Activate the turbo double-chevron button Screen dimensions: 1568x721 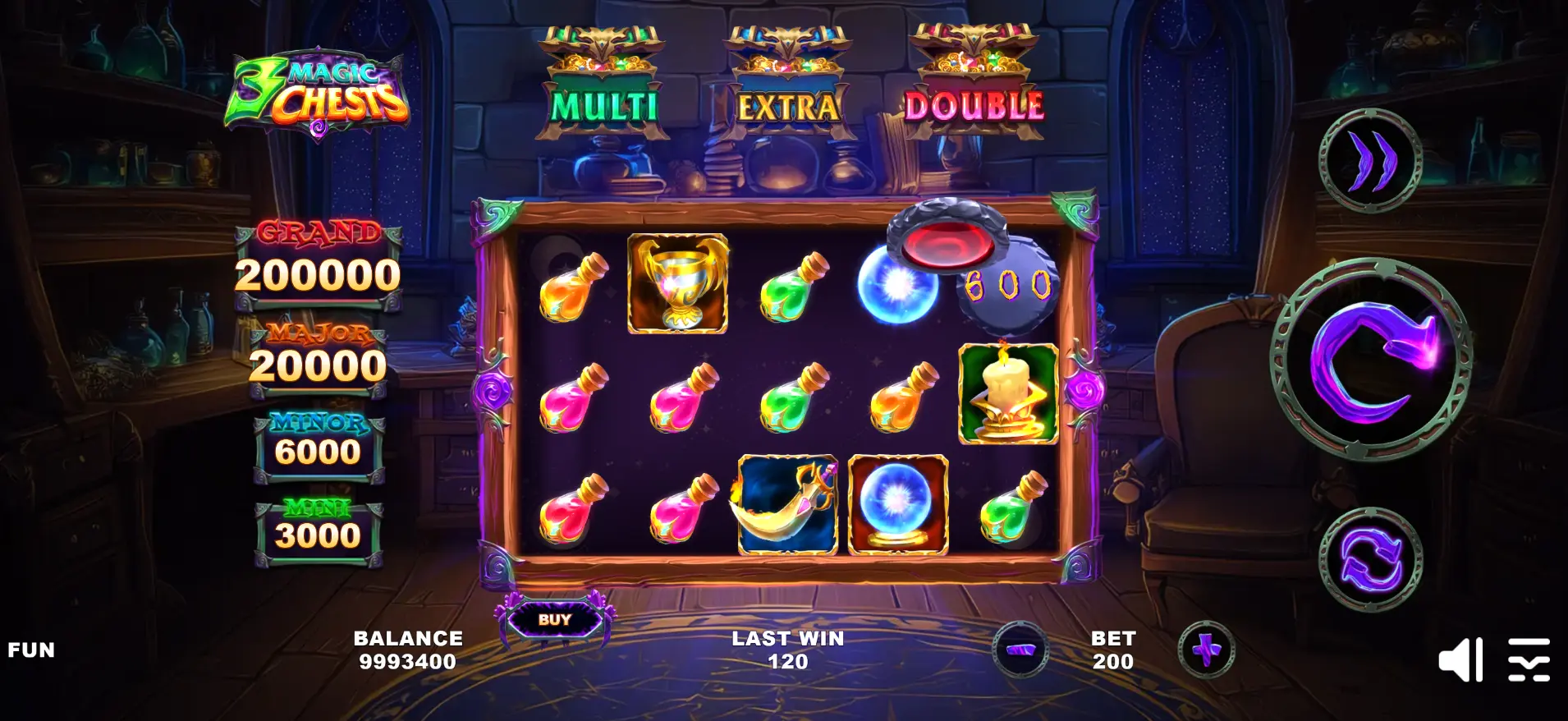tap(1370, 160)
